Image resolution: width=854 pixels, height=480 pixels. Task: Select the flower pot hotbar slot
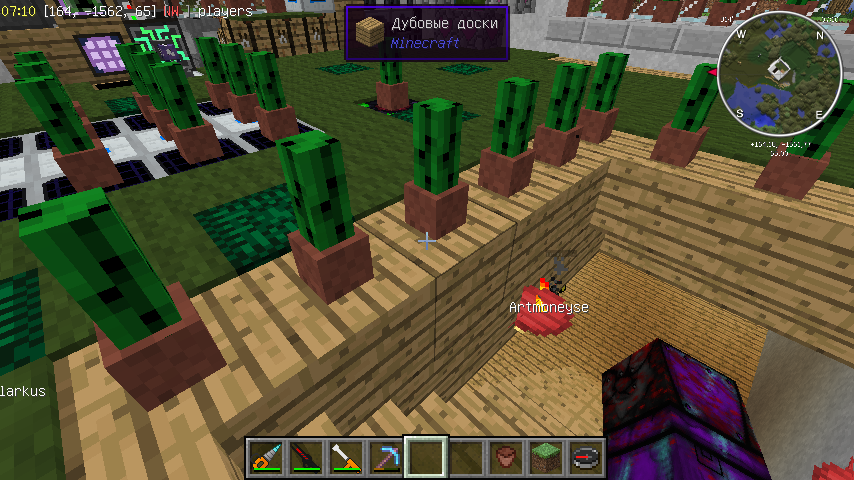pyautogui.click(x=505, y=458)
